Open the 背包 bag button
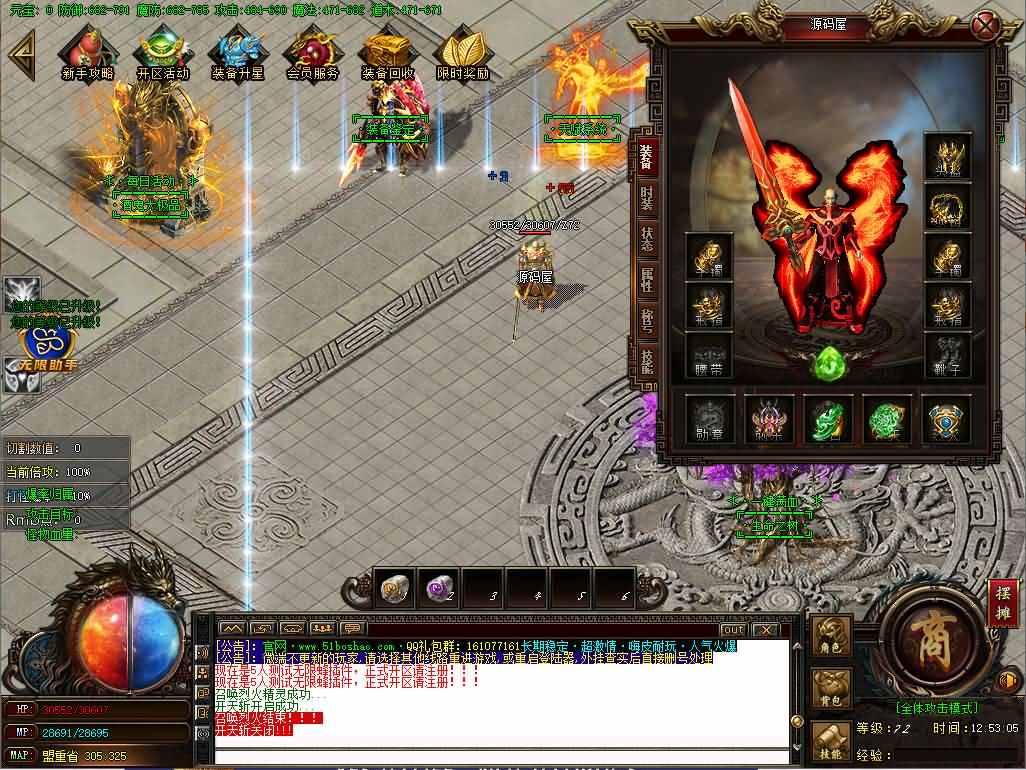 click(x=831, y=689)
